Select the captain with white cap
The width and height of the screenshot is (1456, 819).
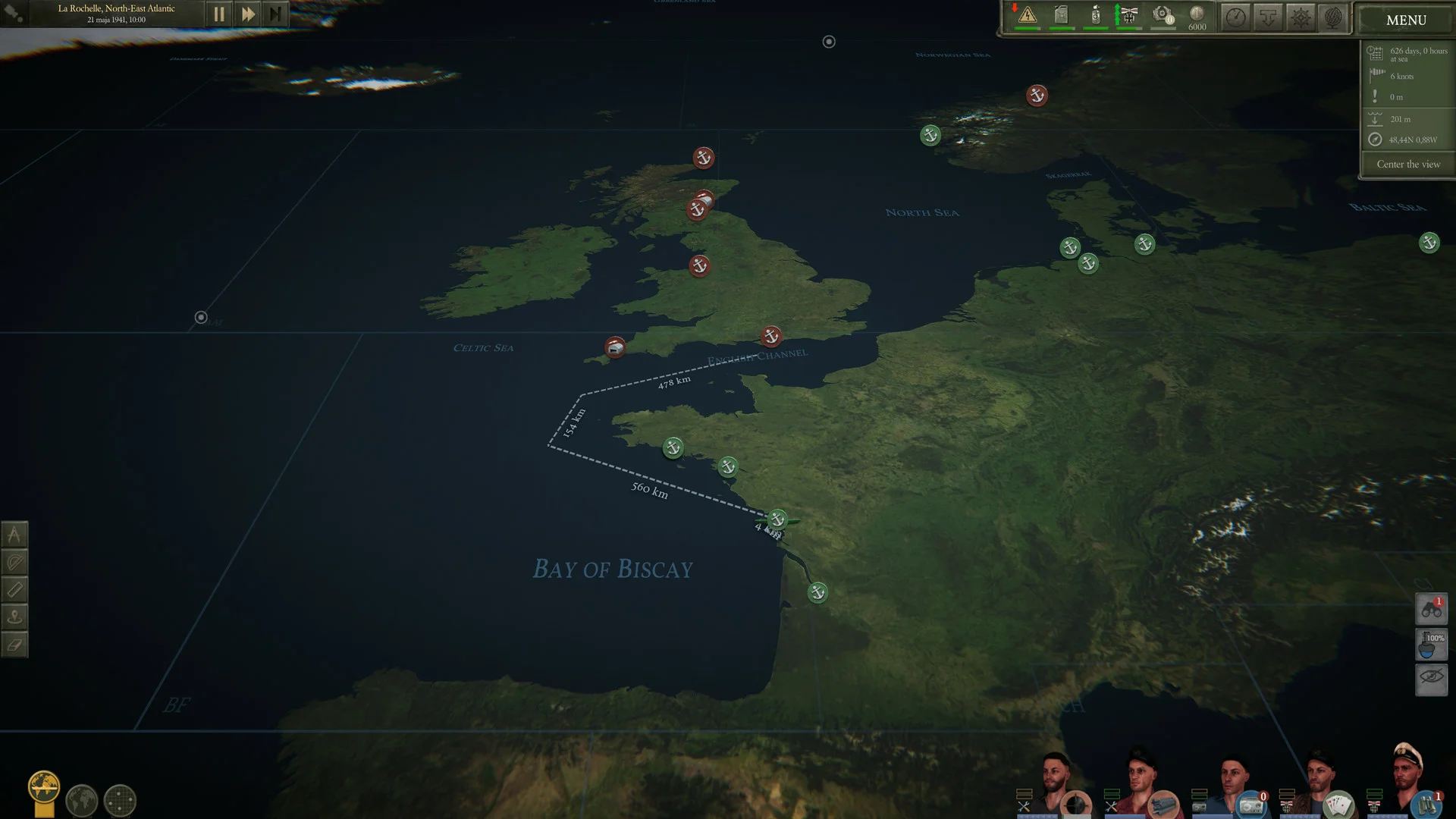click(1407, 777)
